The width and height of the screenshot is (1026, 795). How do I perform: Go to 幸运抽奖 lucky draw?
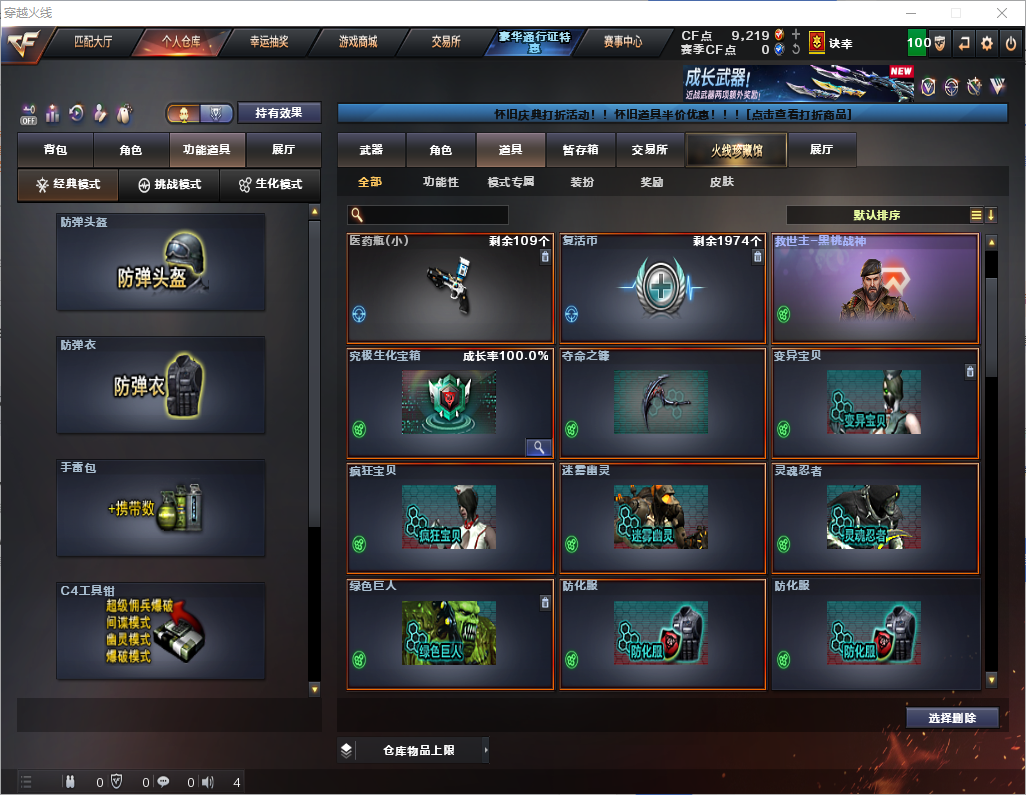click(268, 42)
